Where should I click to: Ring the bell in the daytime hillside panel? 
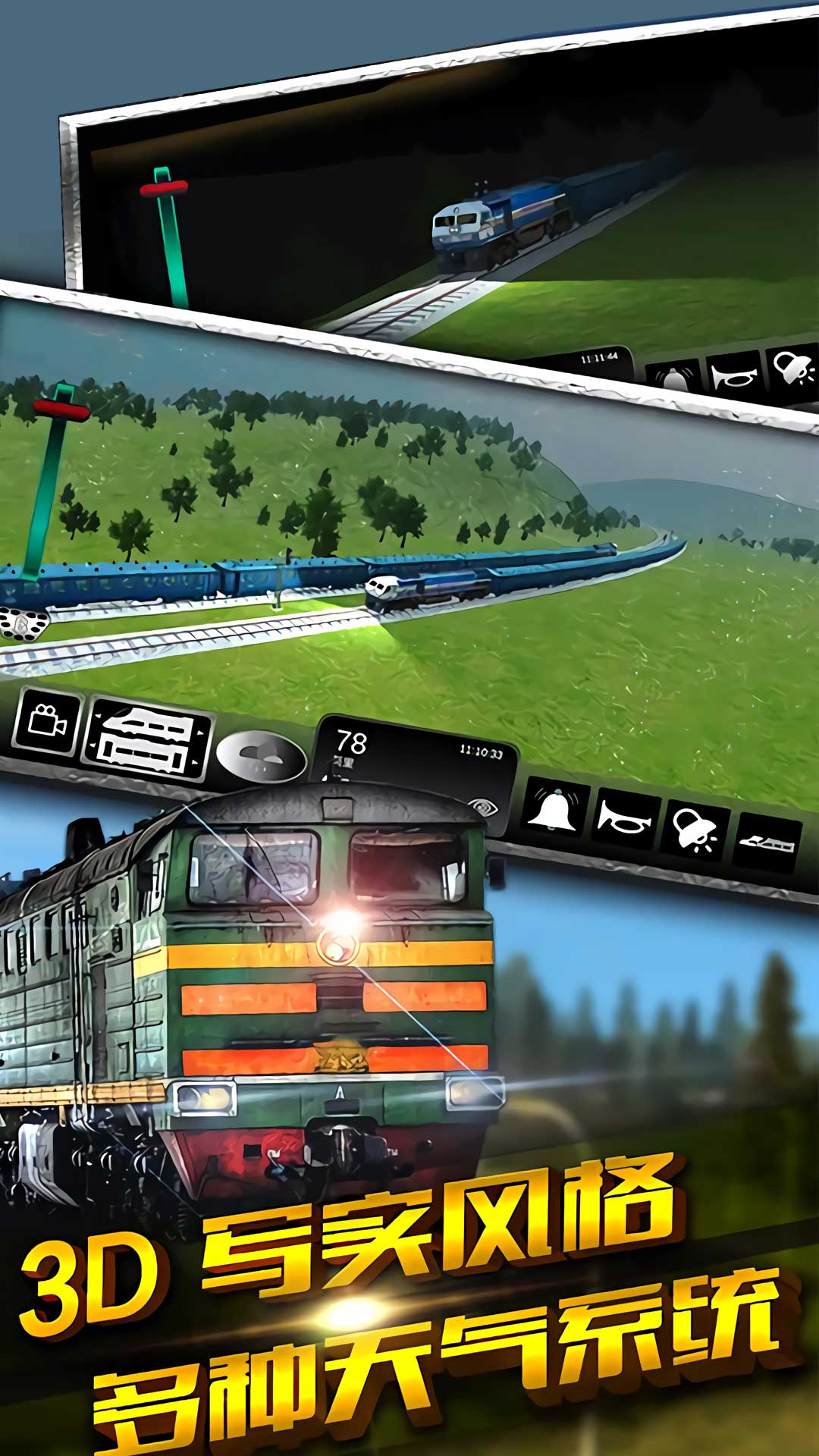point(556,809)
